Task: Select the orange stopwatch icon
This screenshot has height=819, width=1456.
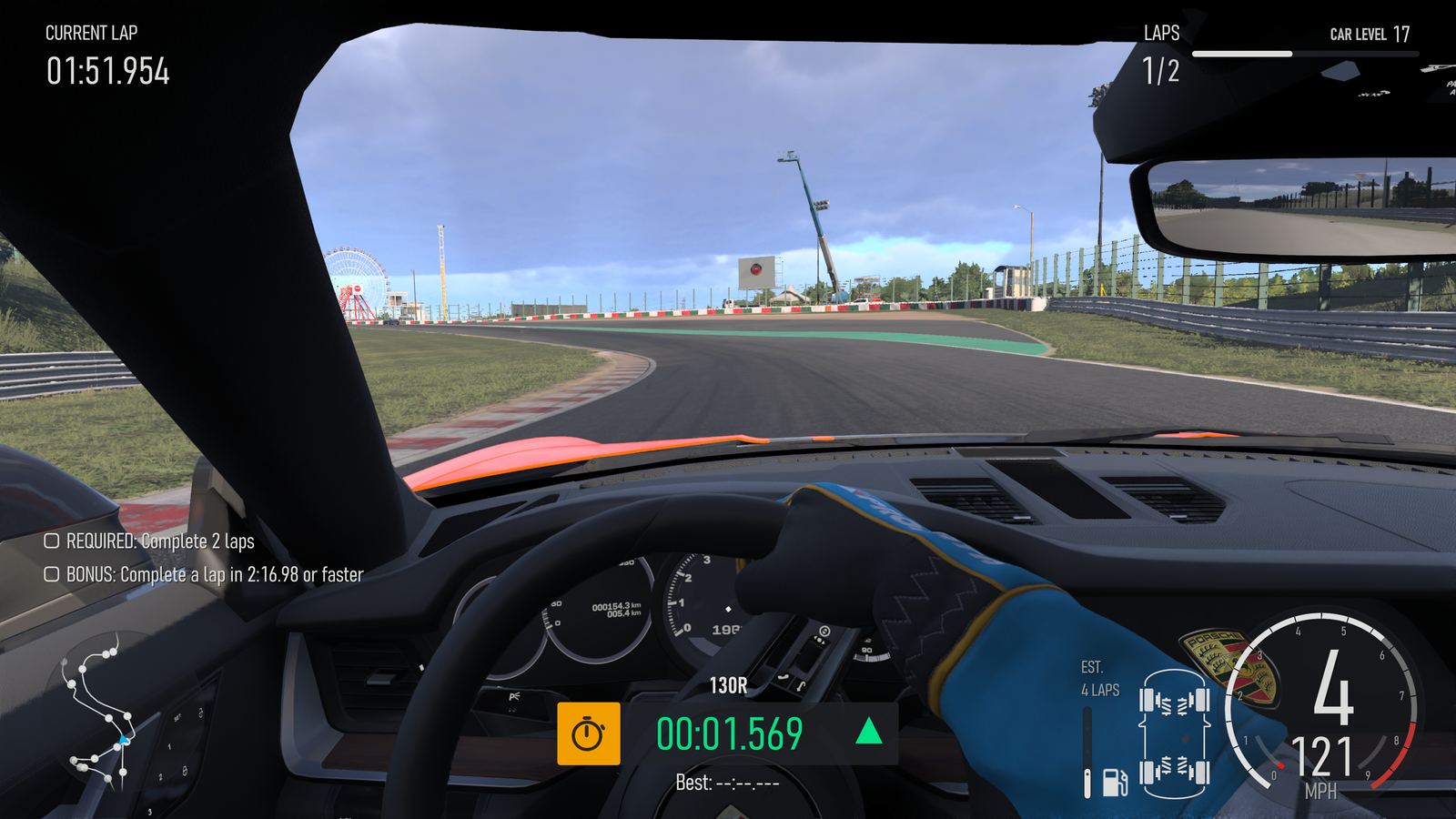Action: [x=589, y=733]
